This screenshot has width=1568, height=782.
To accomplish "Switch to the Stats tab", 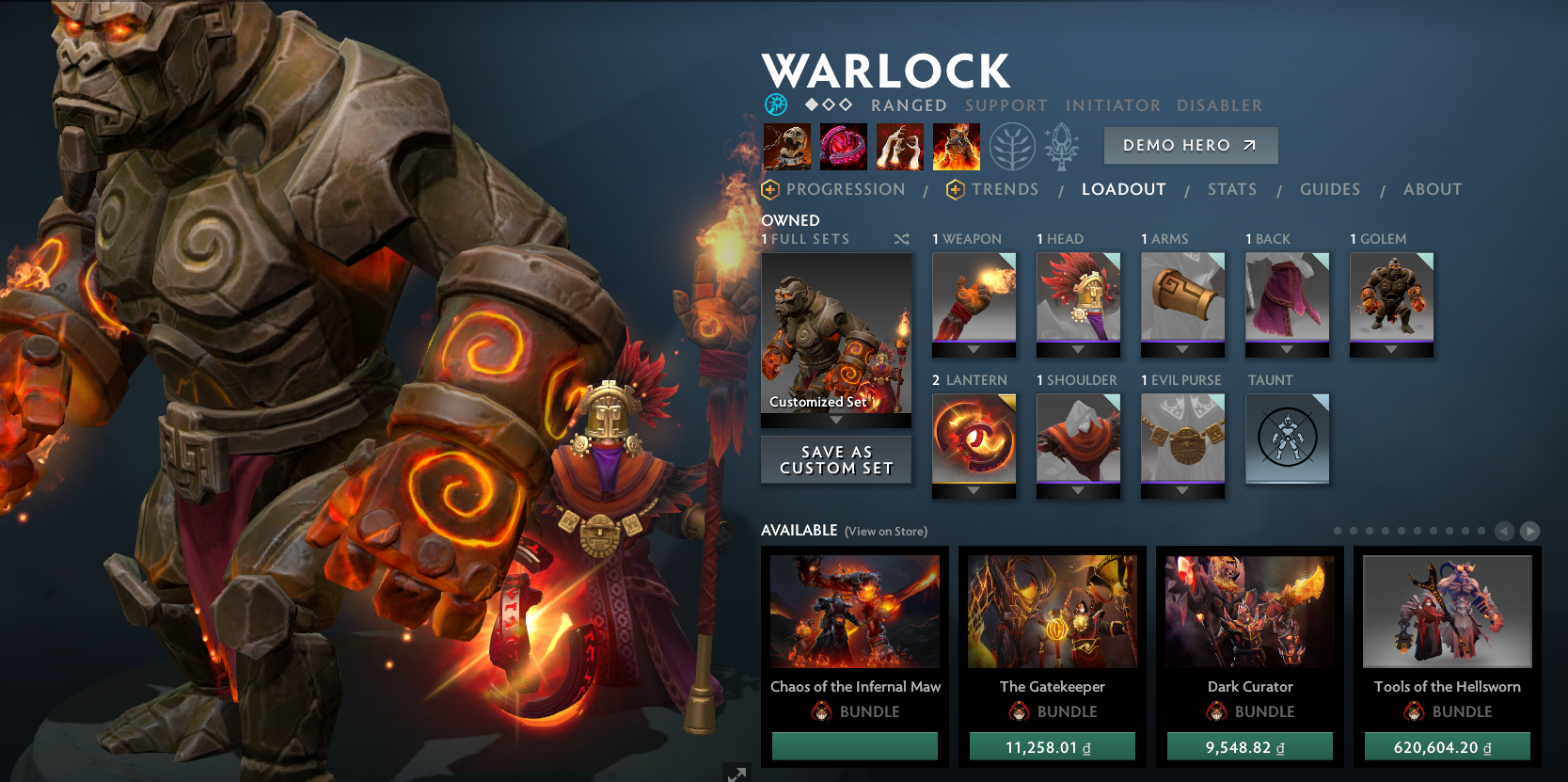I will (x=1232, y=189).
